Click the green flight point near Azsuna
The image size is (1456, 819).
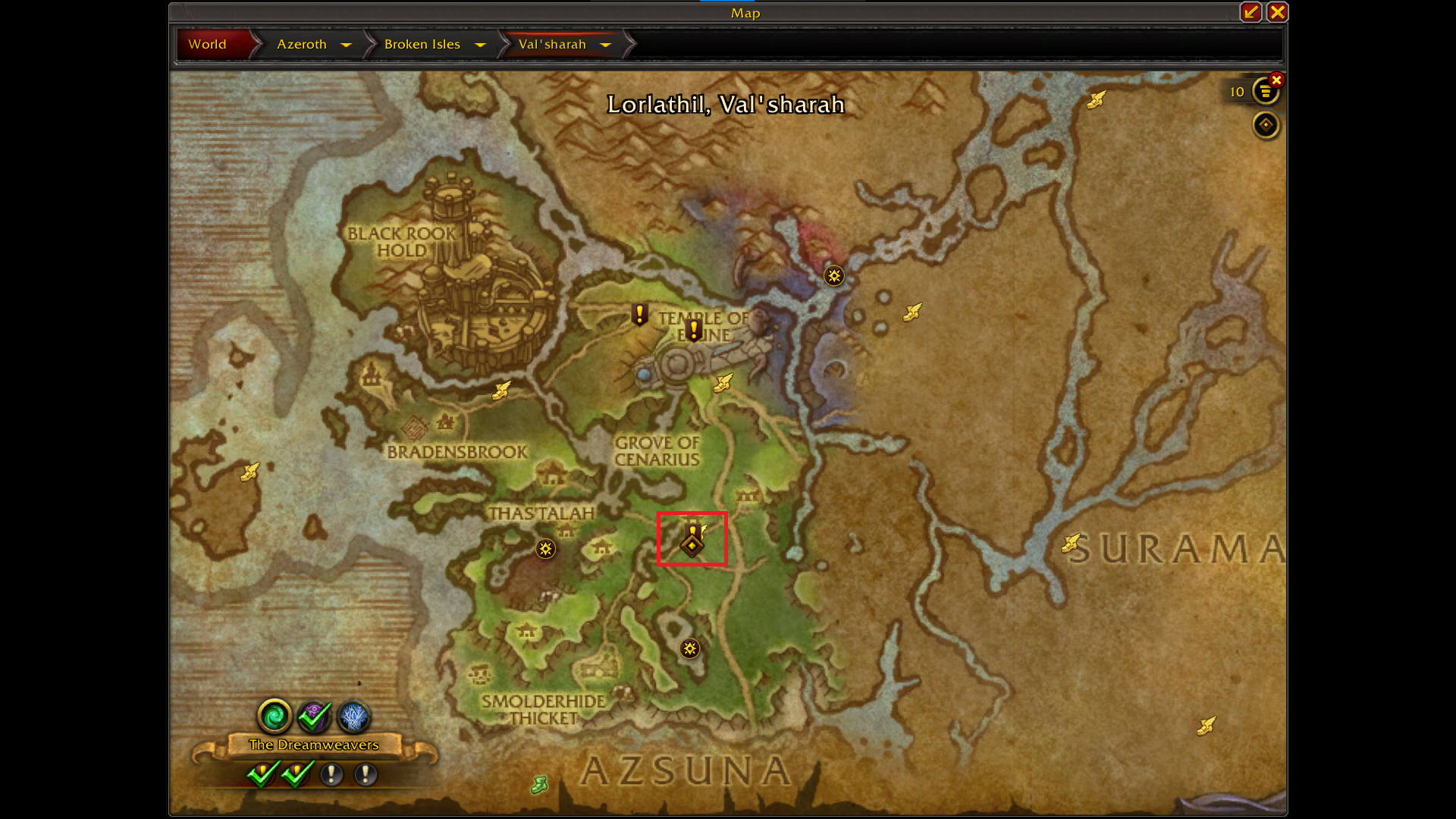539,785
